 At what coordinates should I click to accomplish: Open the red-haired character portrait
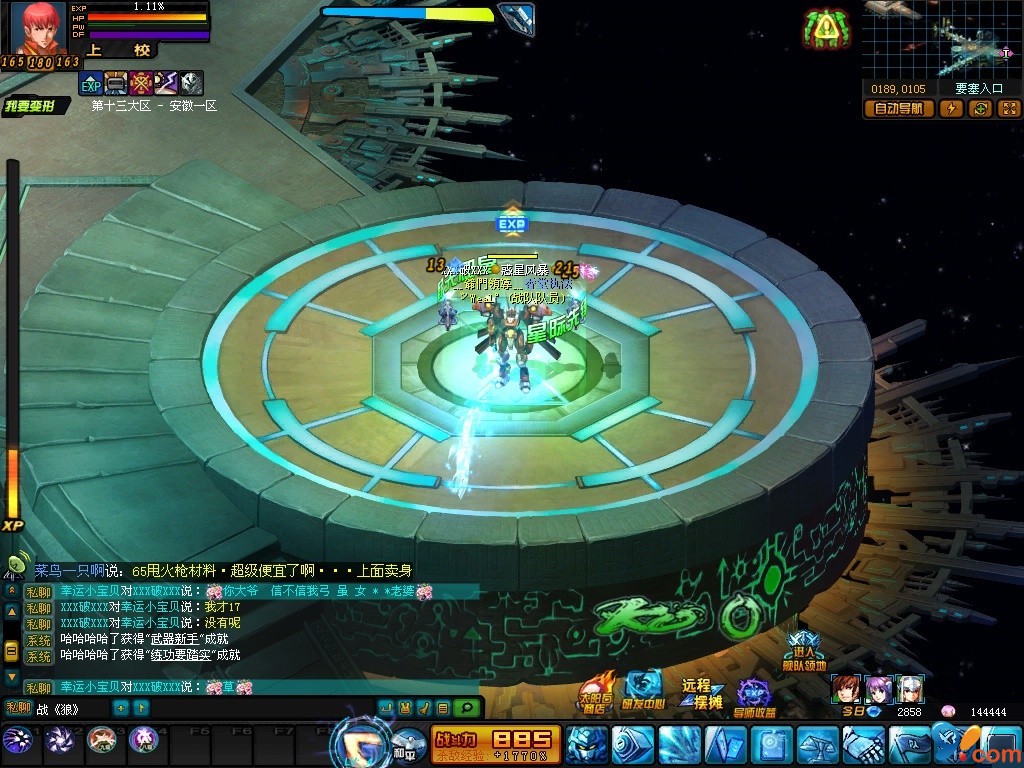tap(38, 28)
